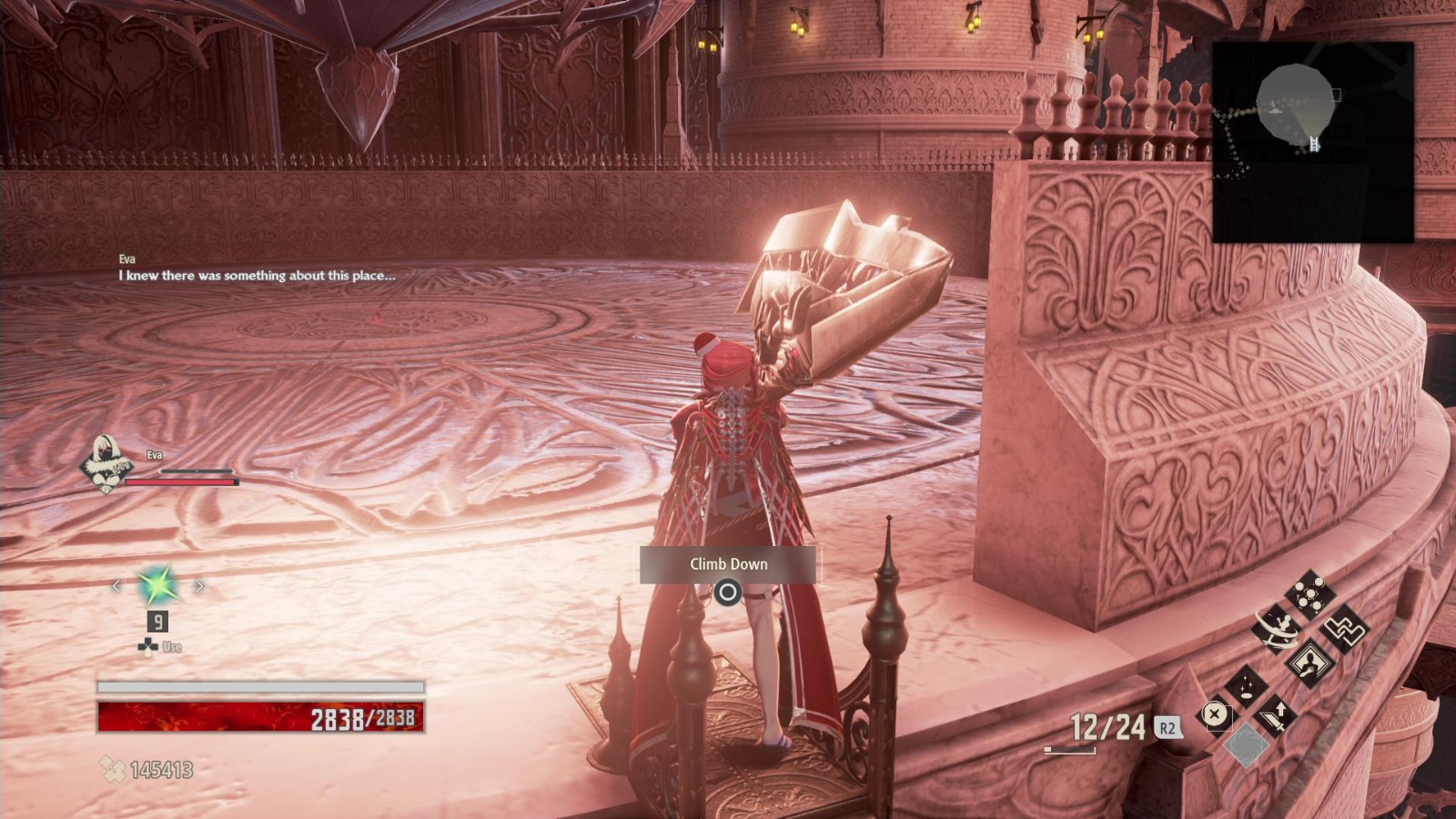
Task: Click the left arrow on the item selector
Action: click(x=117, y=586)
